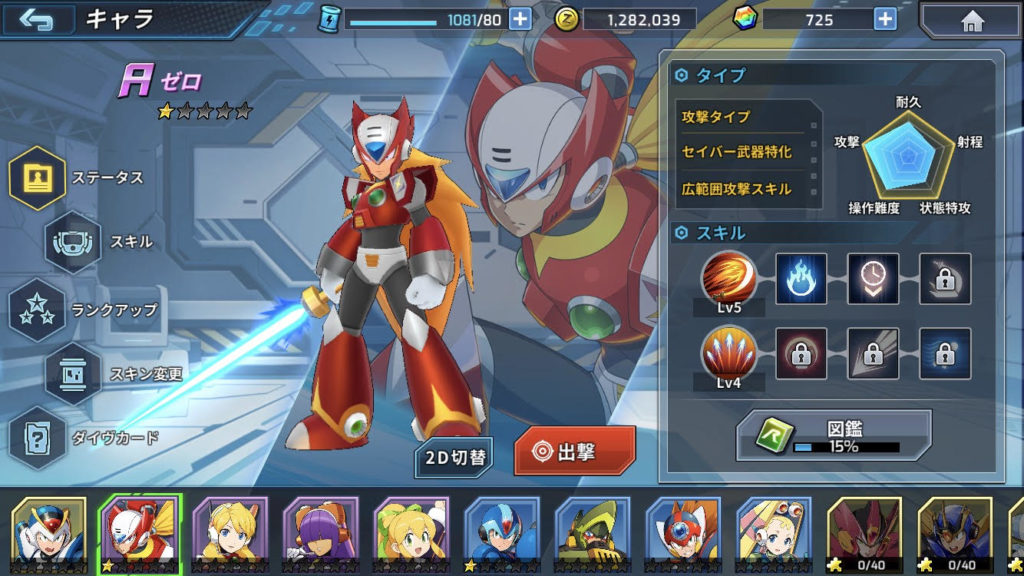
Task: Open the ダイヴカード dive card menu
Action: [38, 437]
